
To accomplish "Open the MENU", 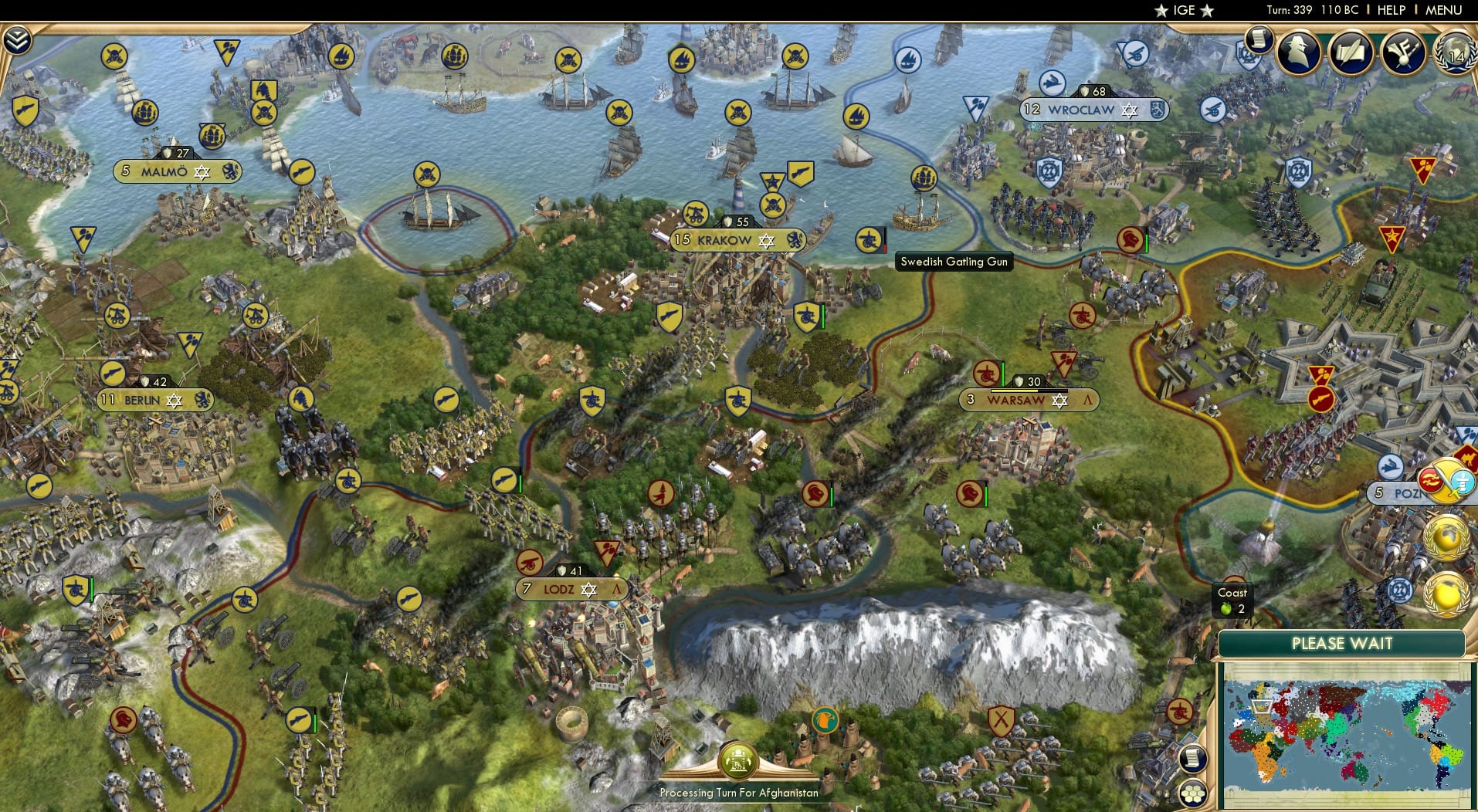I will coord(1446,11).
